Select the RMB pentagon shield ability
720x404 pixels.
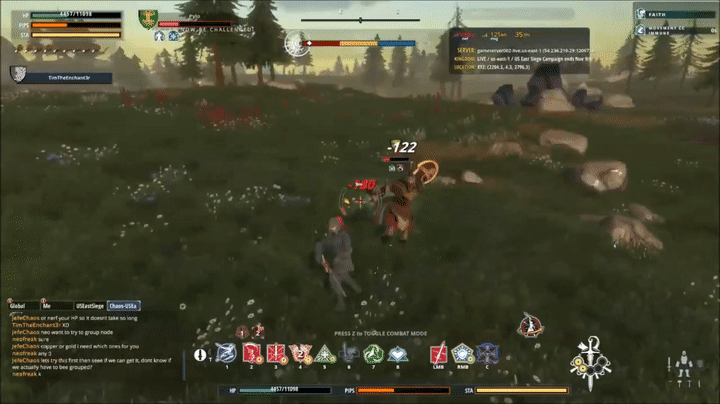(462, 352)
